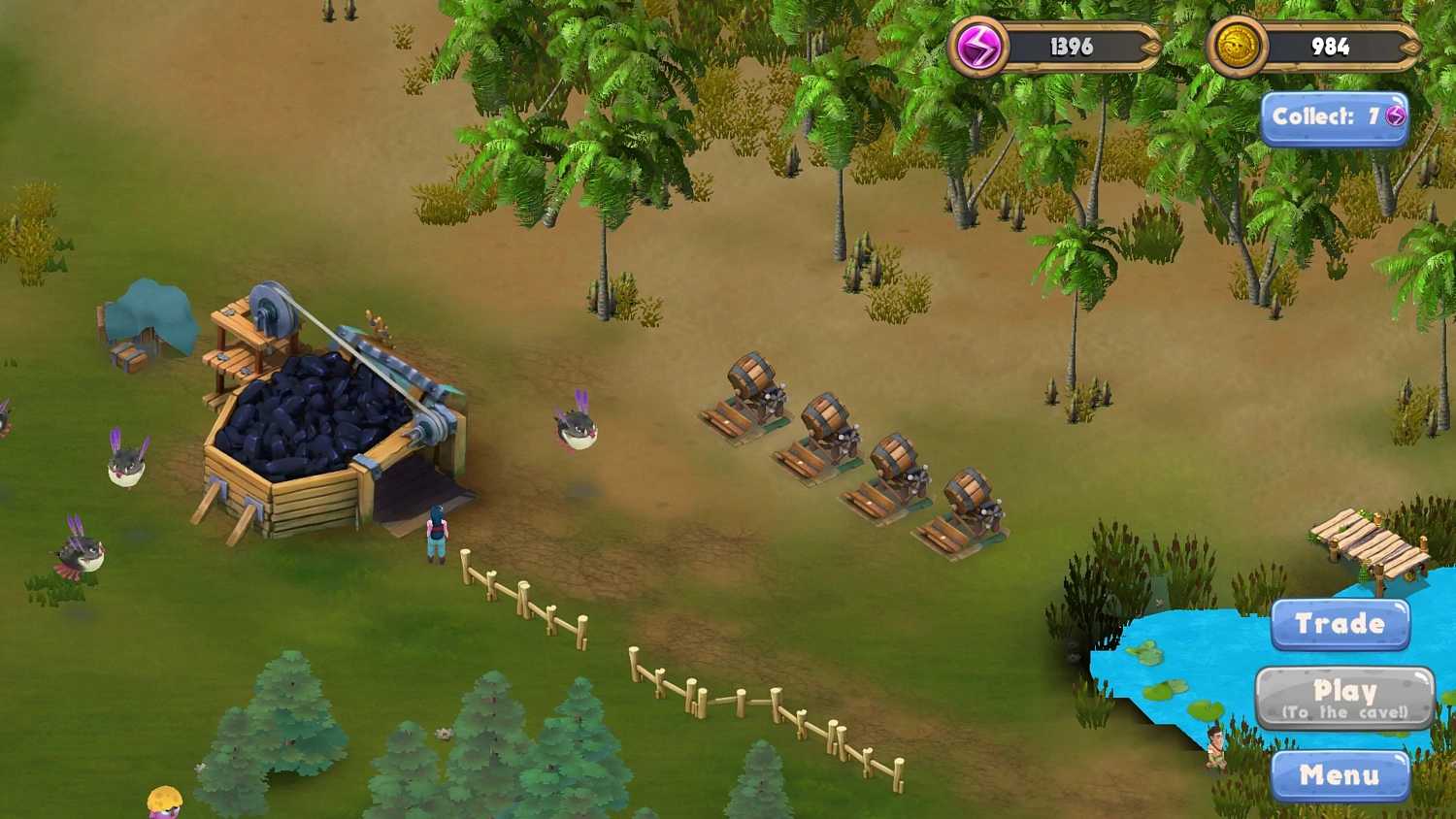Open the energy counter showing 1396
The image size is (1456, 819).
pyautogui.click(x=1070, y=47)
